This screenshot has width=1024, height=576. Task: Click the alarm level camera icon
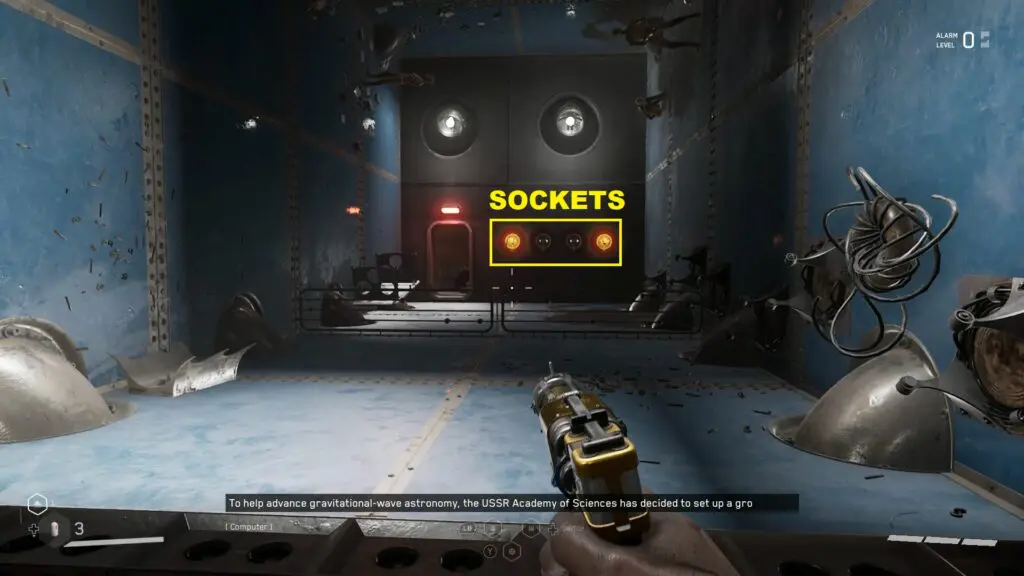point(985,40)
